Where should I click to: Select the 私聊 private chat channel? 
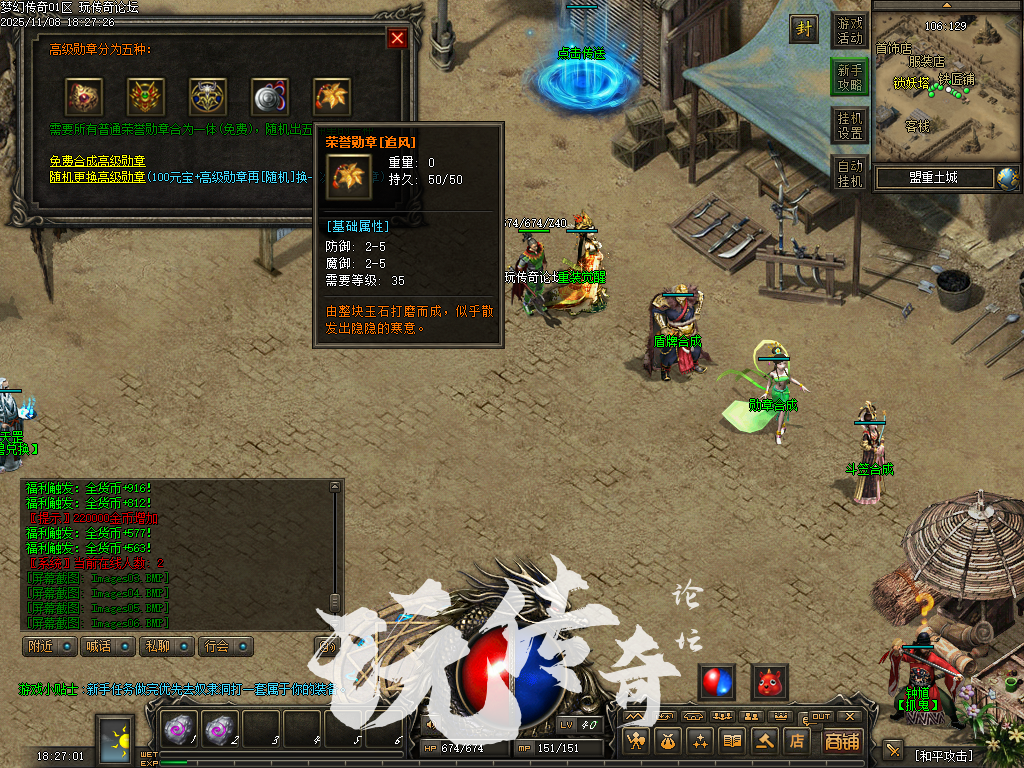coord(165,646)
